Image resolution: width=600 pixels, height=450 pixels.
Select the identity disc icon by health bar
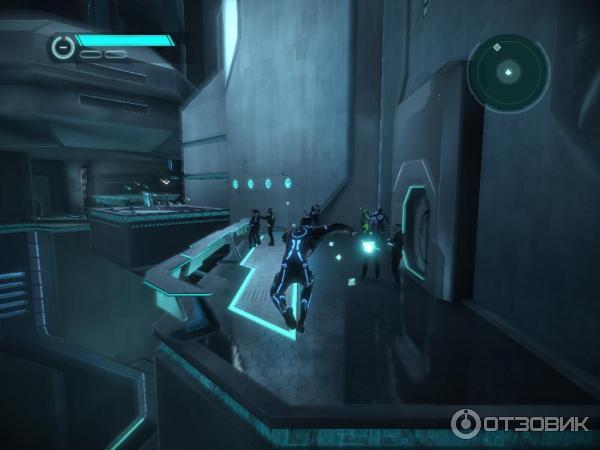tap(63, 47)
